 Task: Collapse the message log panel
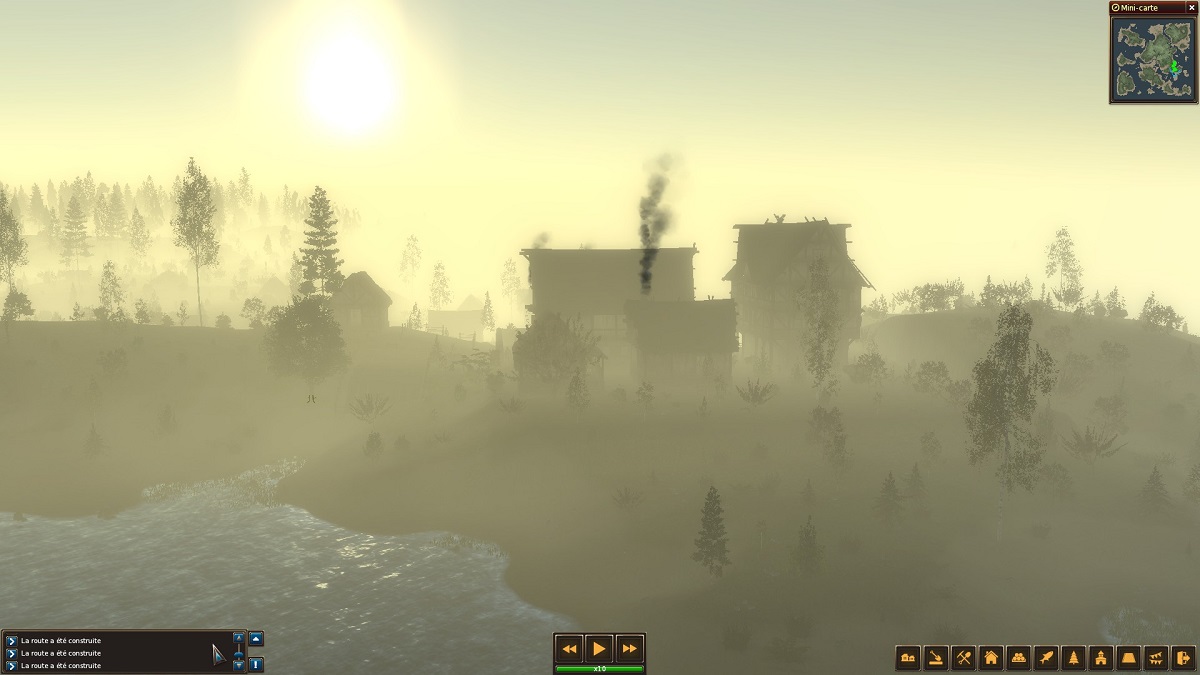256,638
